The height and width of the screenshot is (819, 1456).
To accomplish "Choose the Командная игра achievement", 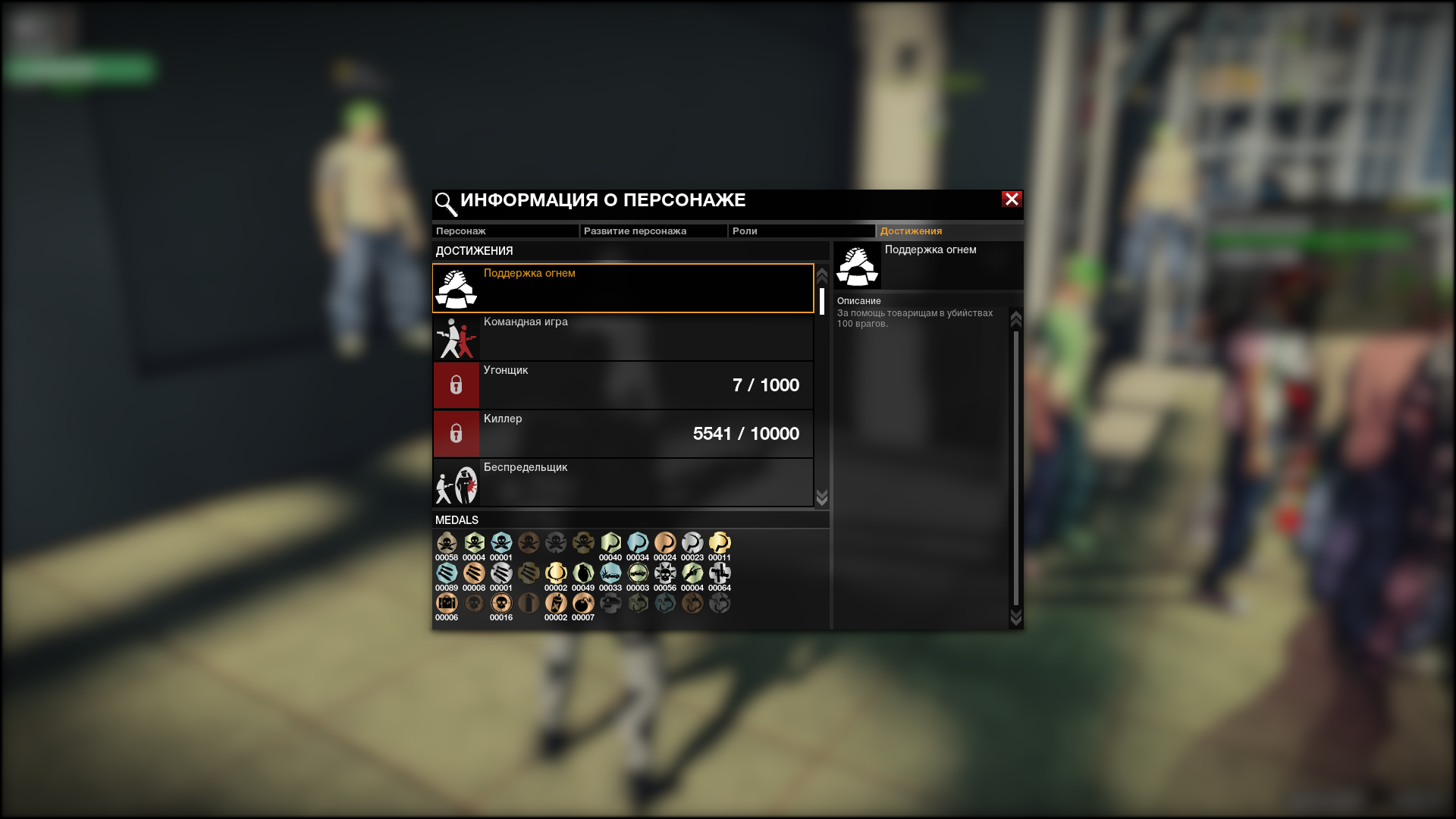I will tap(623, 337).
